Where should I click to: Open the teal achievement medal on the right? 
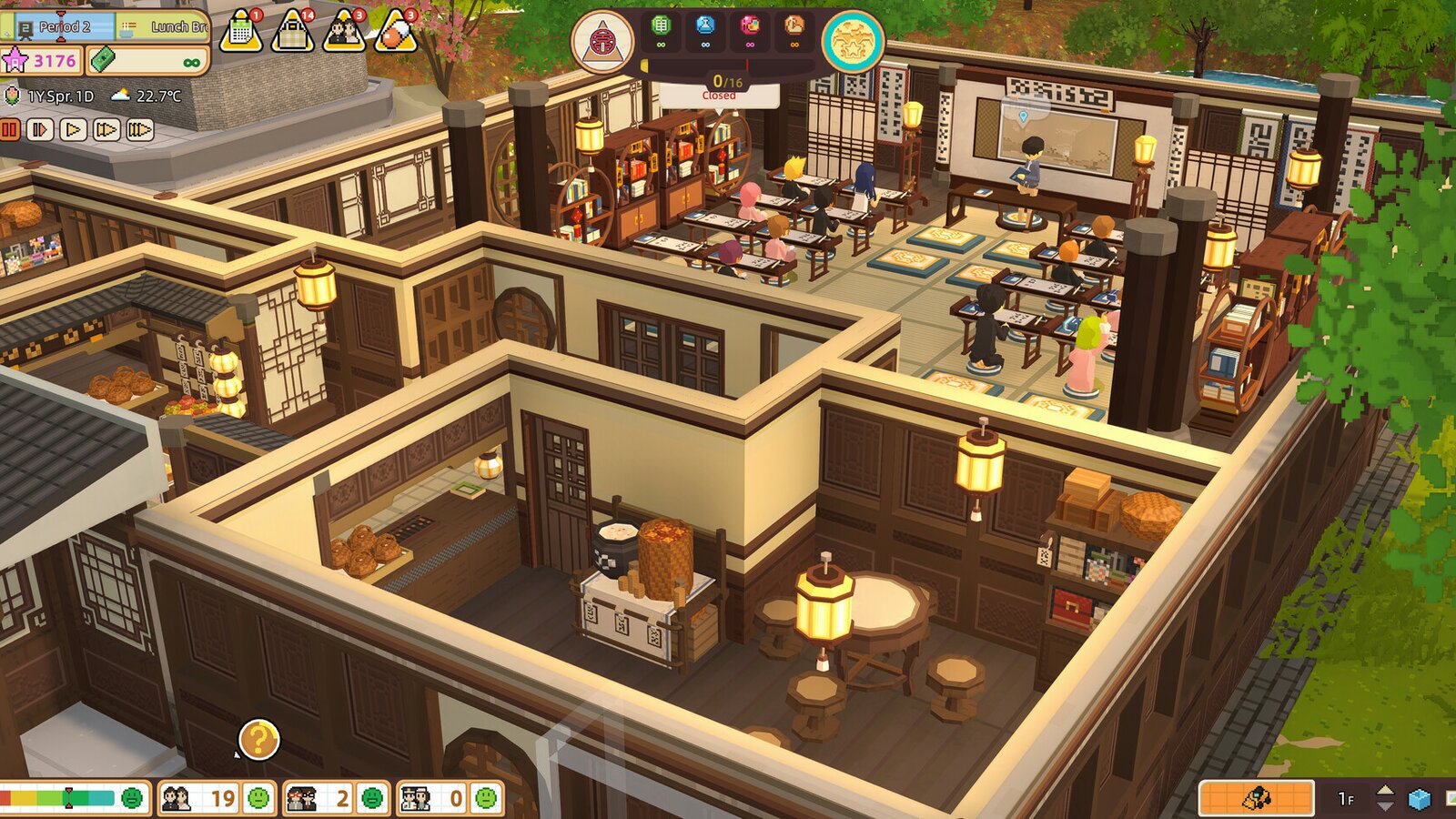coord(854,41)
